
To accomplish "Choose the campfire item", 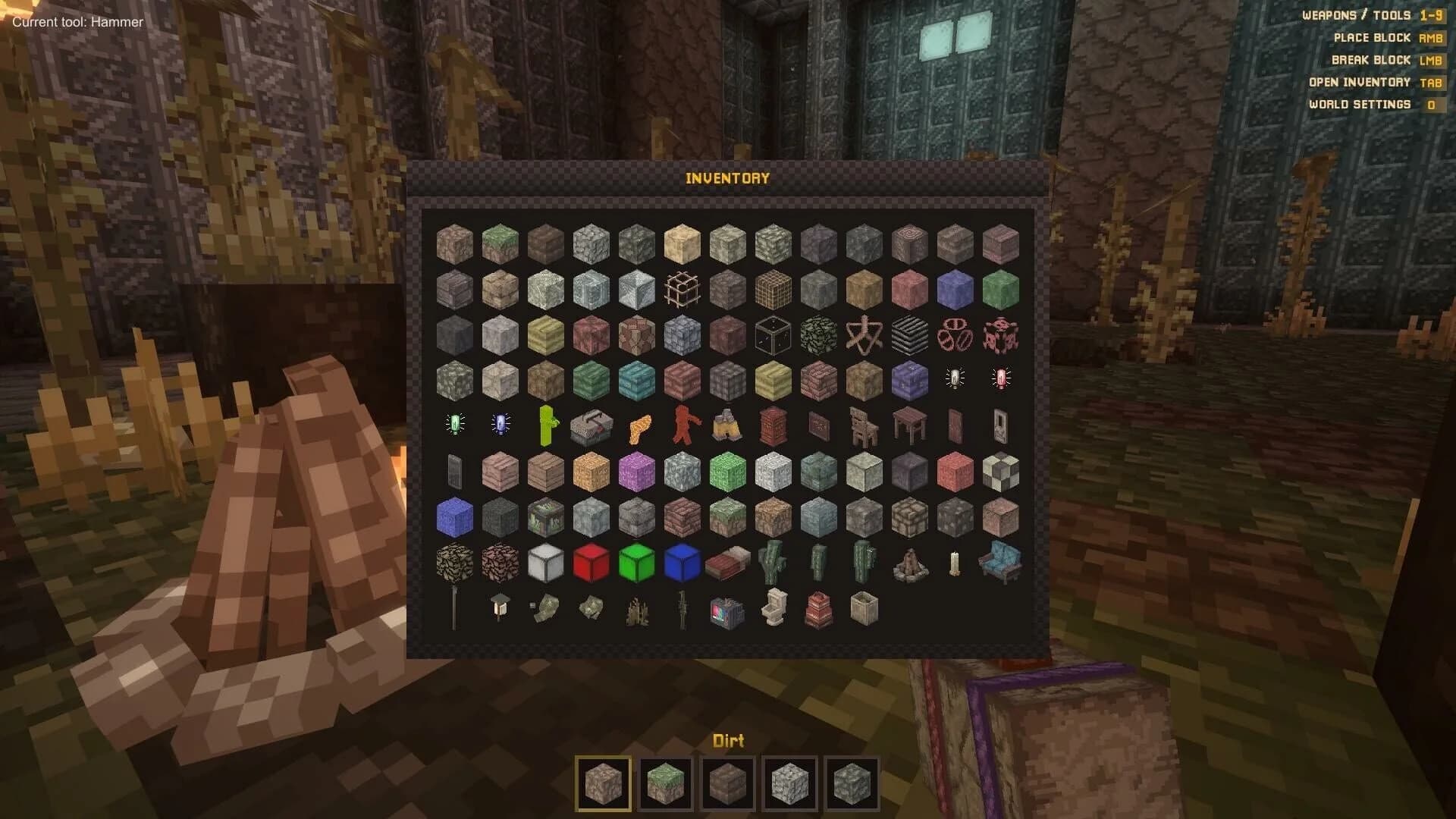I will (x=908, y=563).
